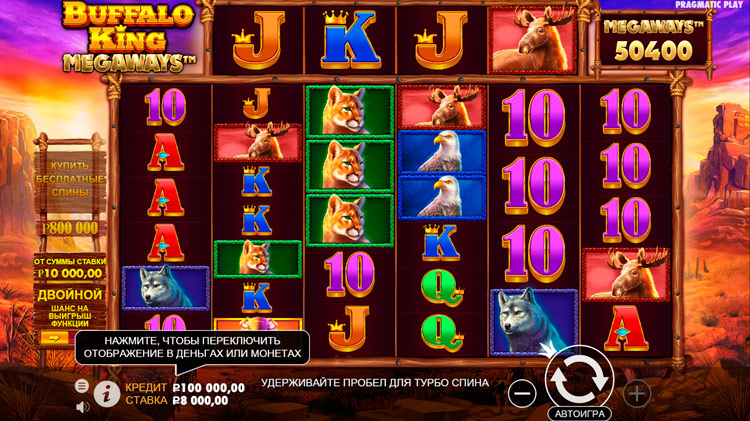This screenshot has width=750, height=421.
Task: Spin the reels with the circular arrows button
Action: click(579, 376)
